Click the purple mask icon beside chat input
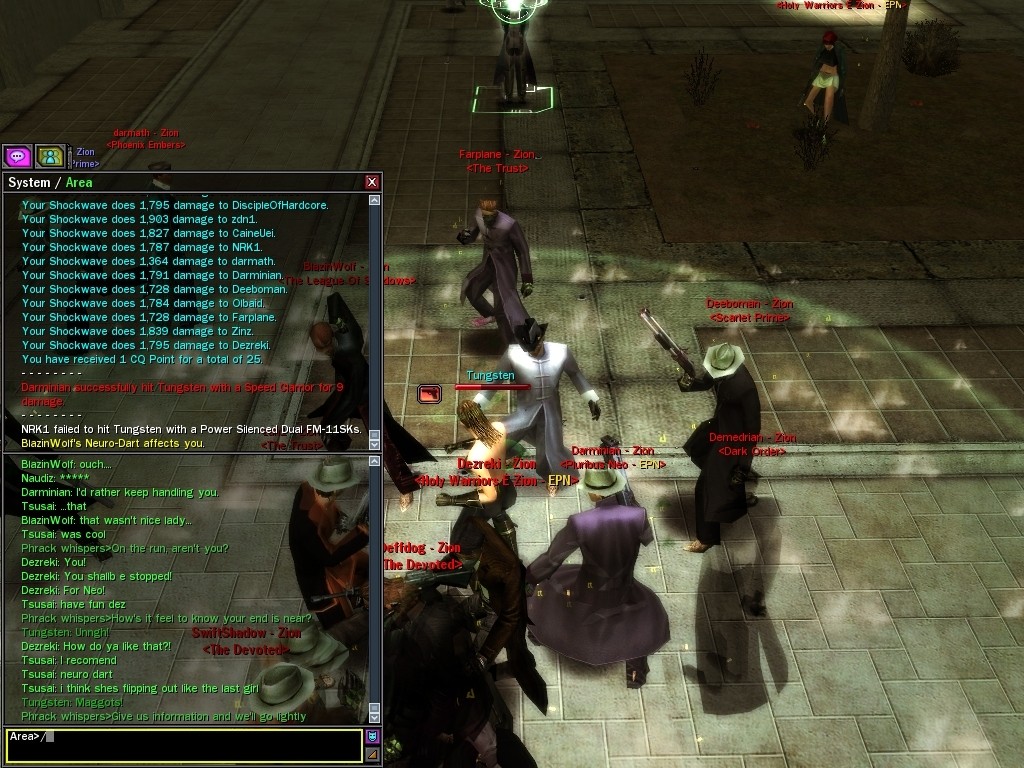The height and width of the screenshot is (768, 1024). (373, 737)
